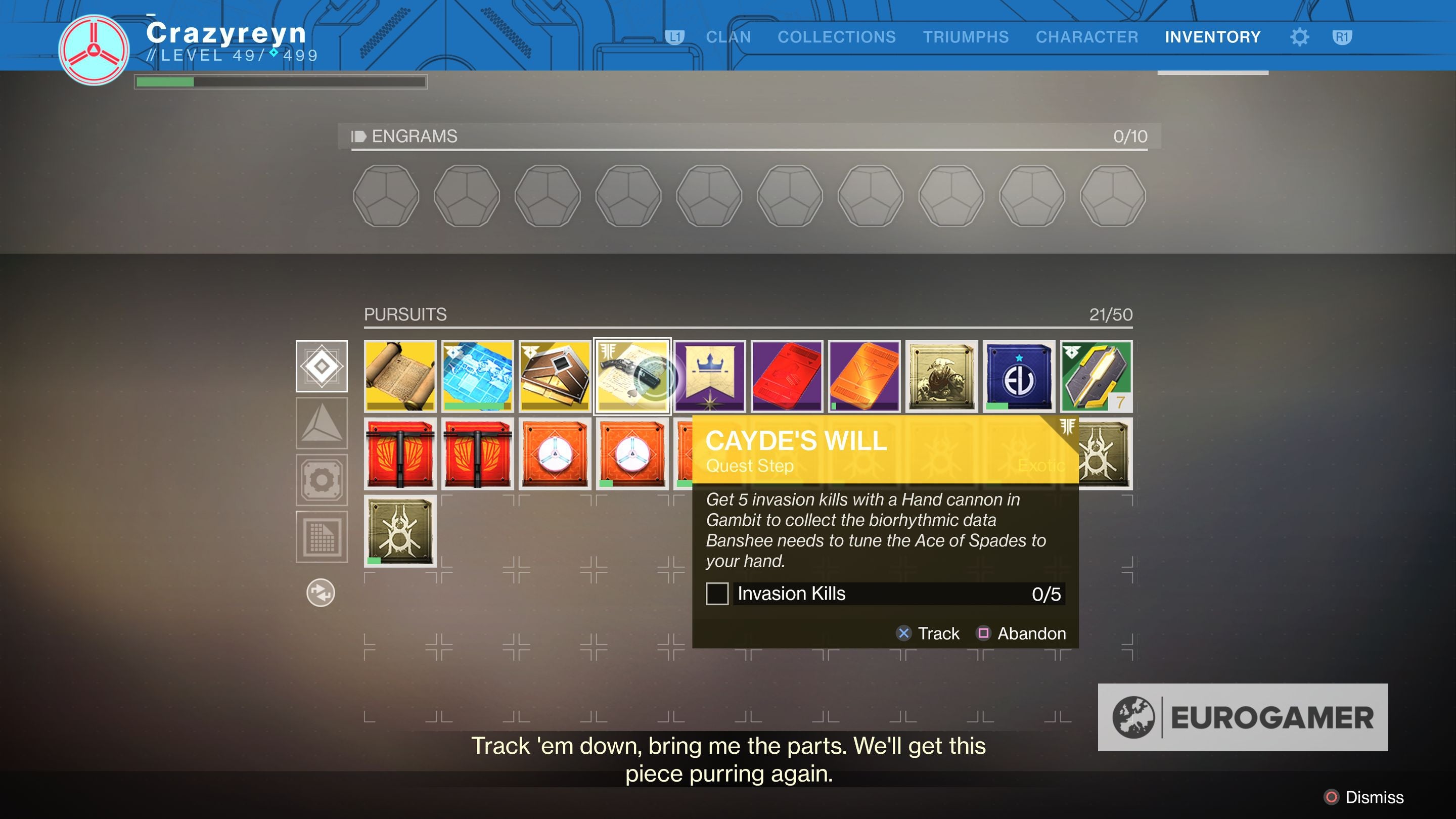Screen dimensions: 1456x819
Task: Select the ancient scroll pursuit item
Action: 400,376
